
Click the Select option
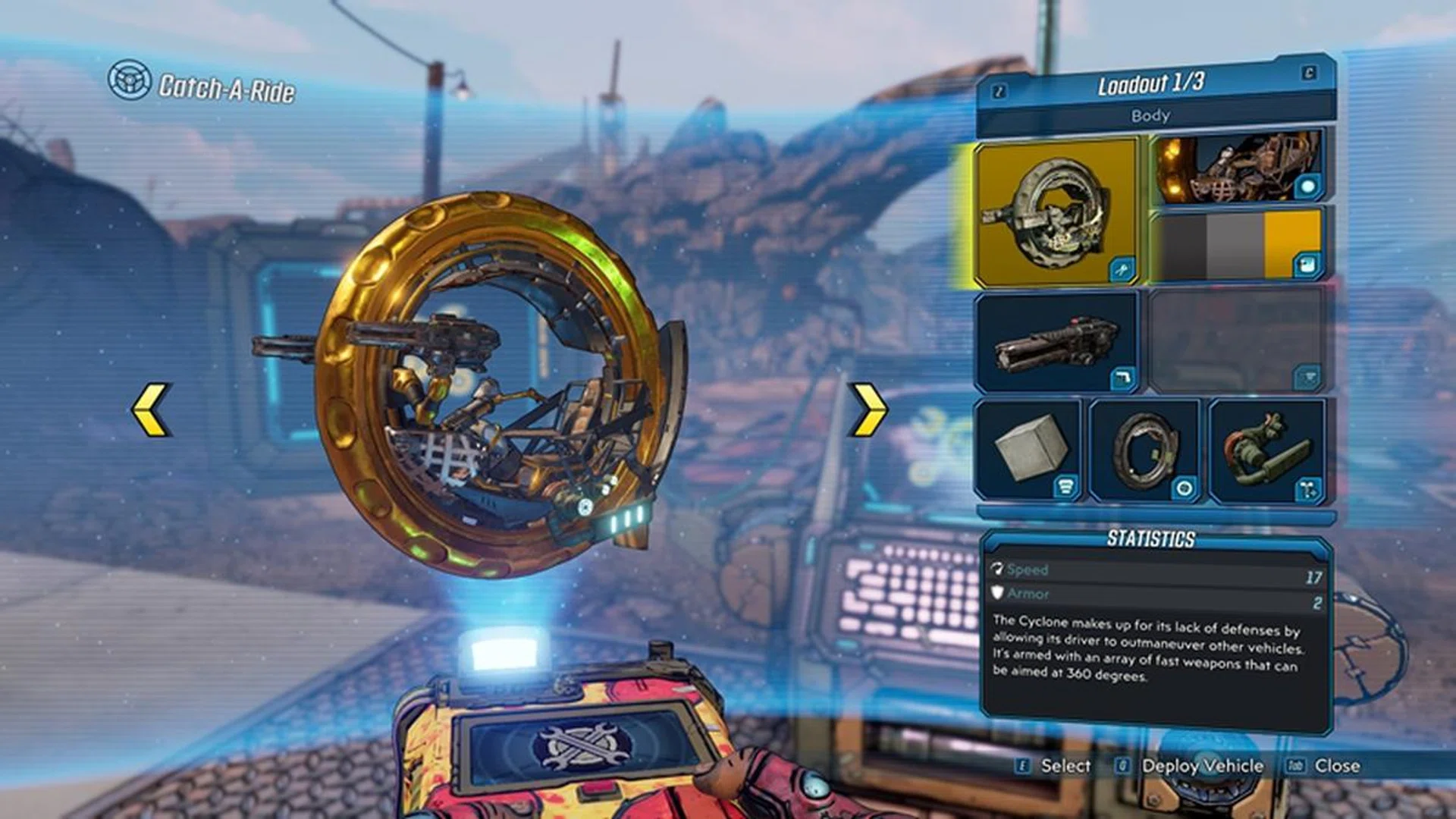click(x=1065, y=766)
